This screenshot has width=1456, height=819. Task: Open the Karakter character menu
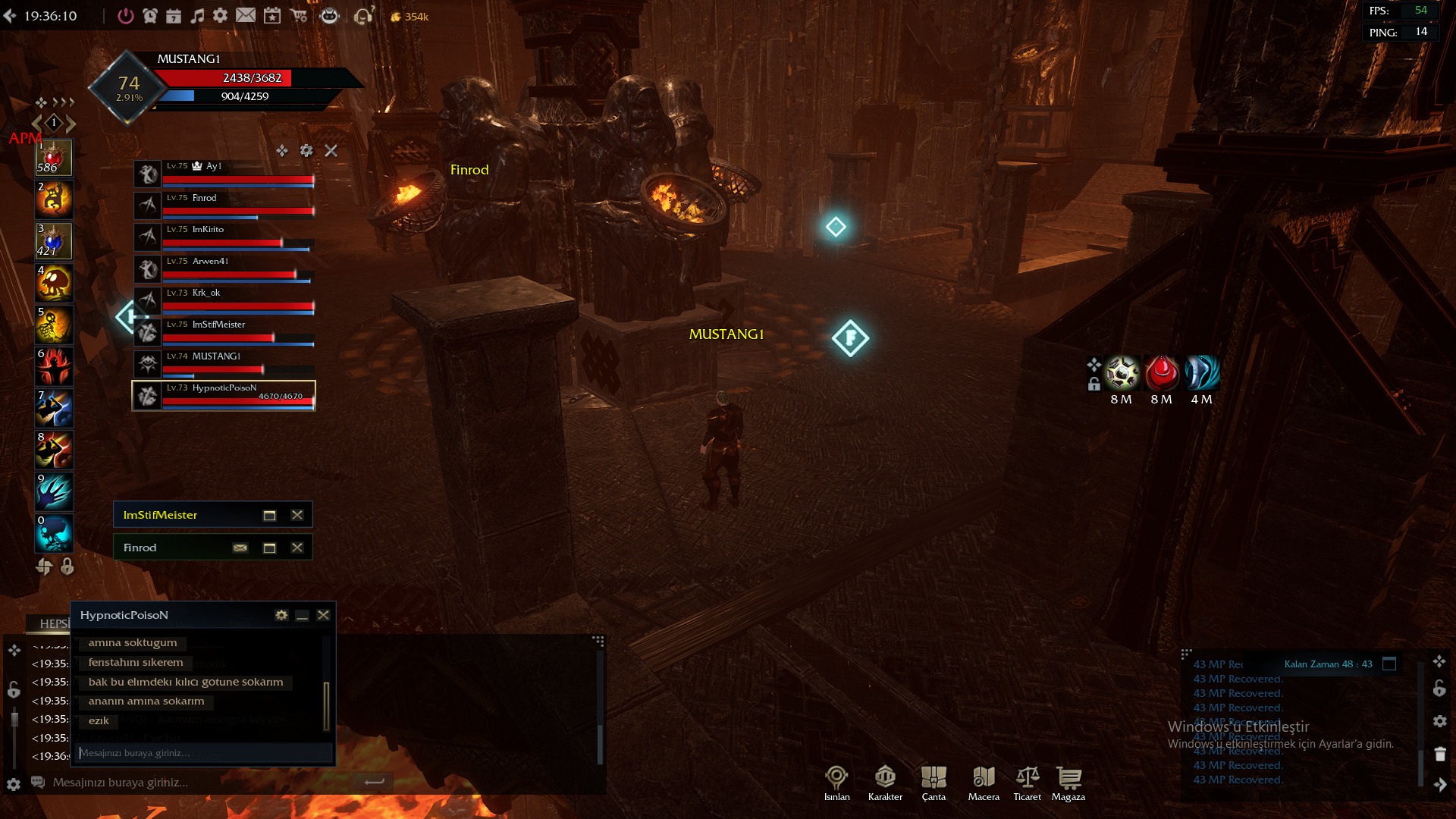(885, 783)
